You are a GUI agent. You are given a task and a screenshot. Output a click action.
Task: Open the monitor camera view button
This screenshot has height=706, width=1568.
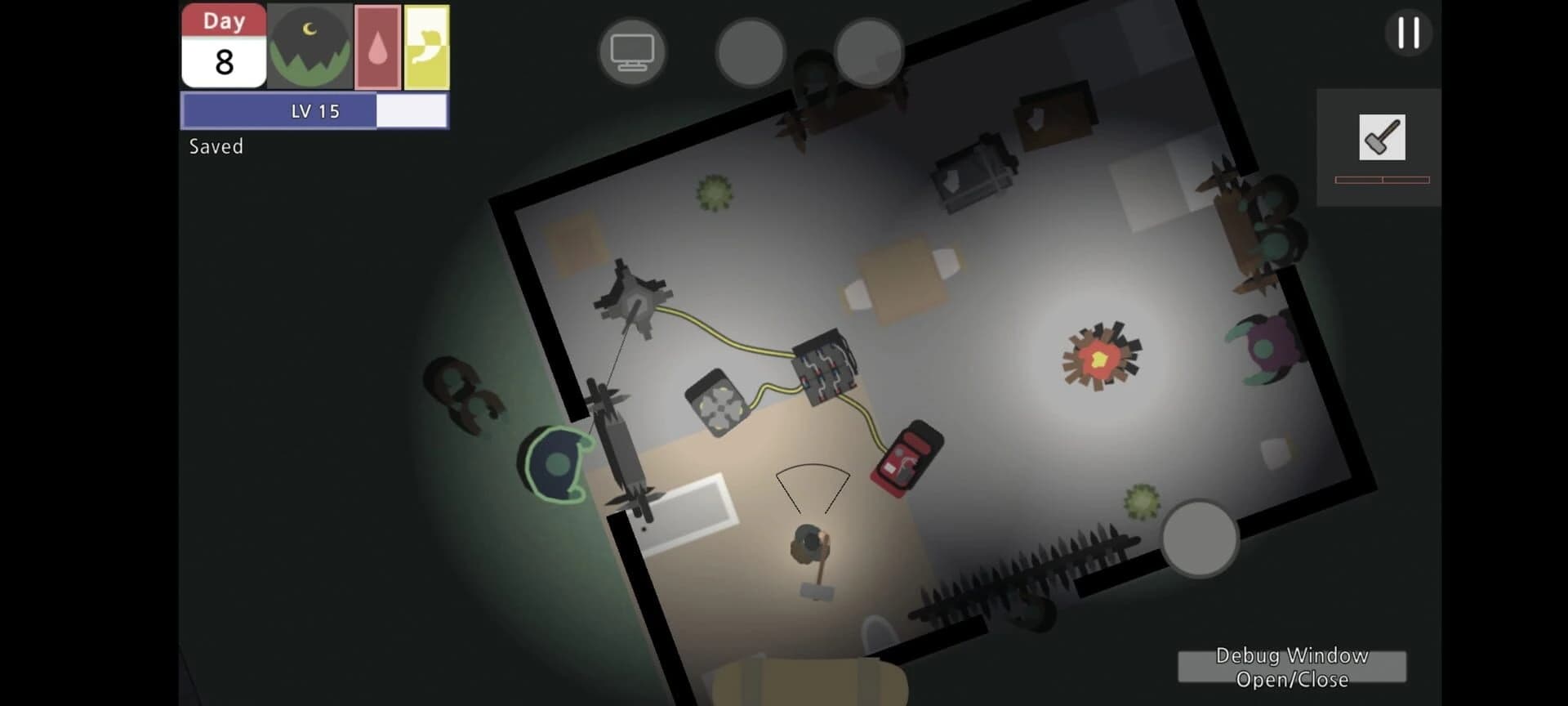(634, 49)
